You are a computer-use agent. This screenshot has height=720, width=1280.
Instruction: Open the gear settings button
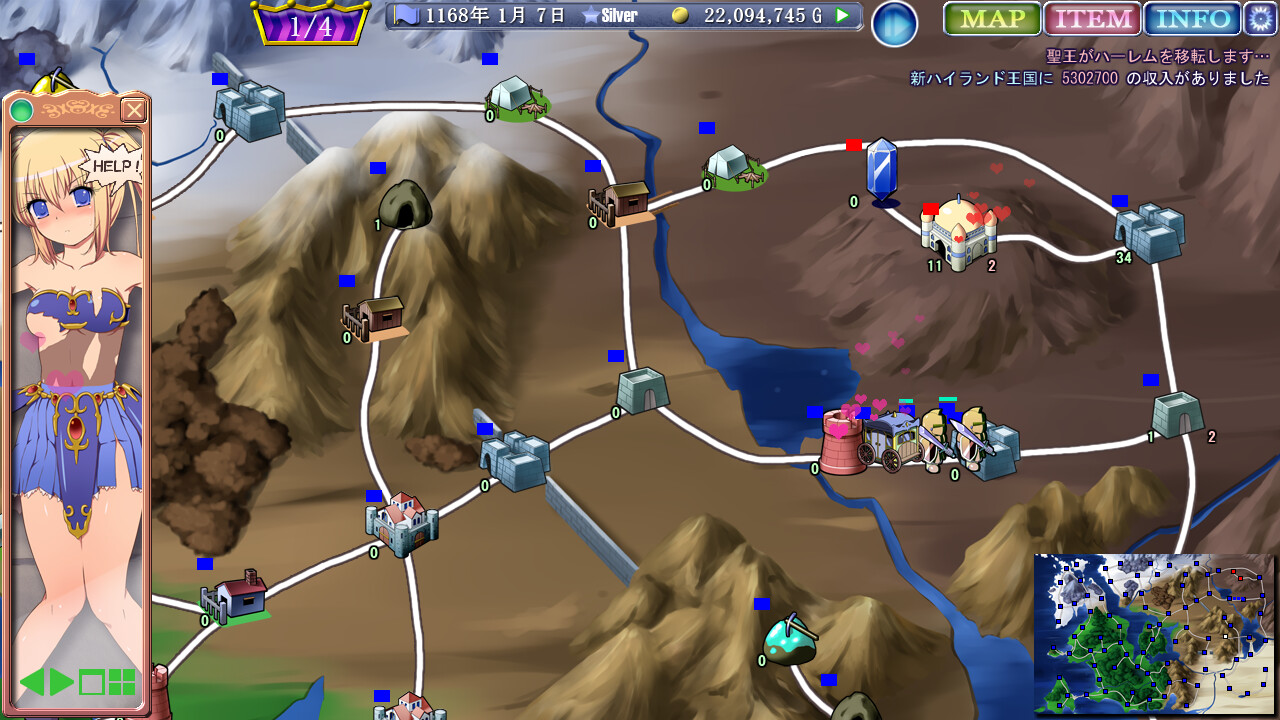pos(1260,19)
